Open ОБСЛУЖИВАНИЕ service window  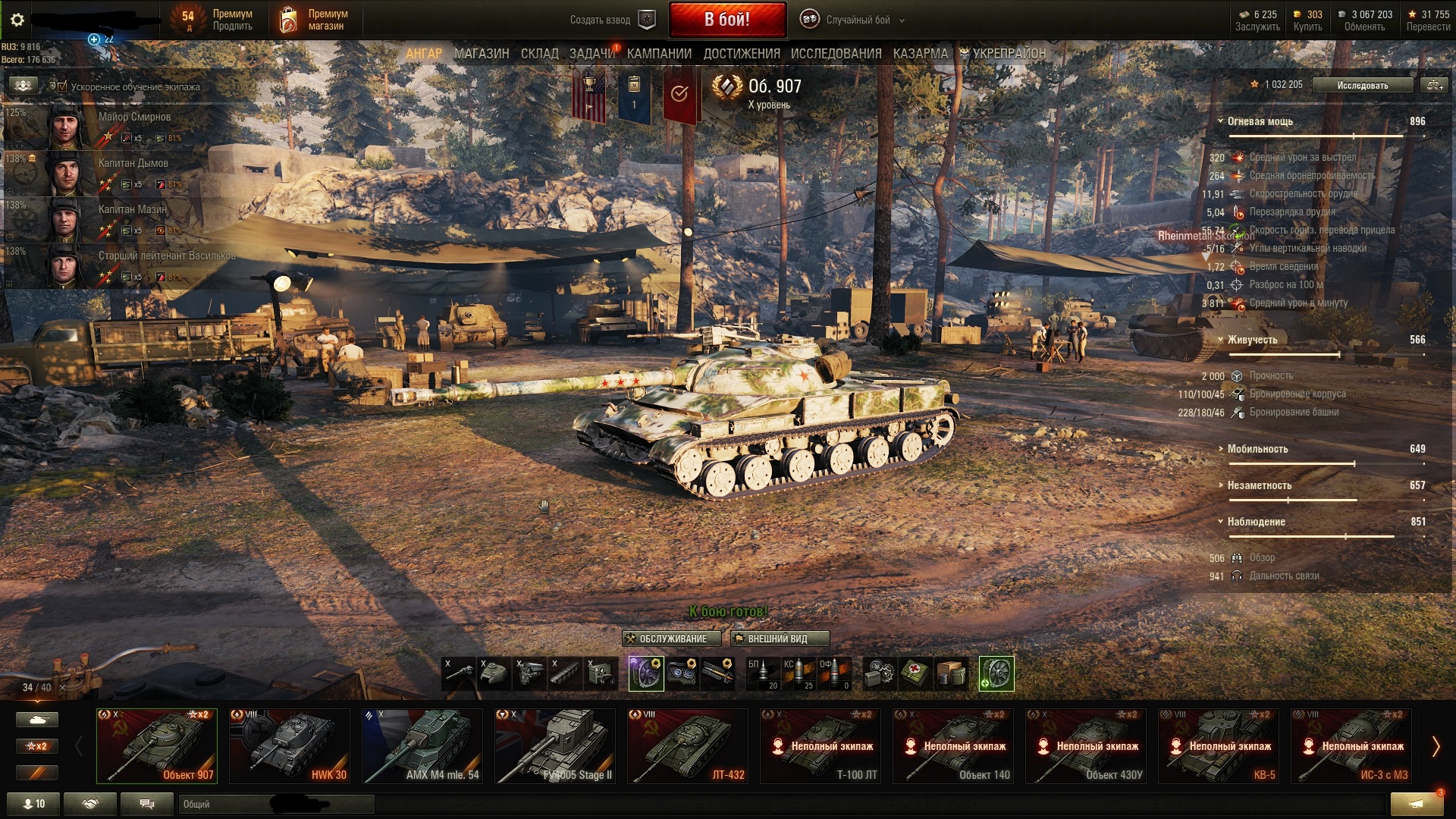671,639
